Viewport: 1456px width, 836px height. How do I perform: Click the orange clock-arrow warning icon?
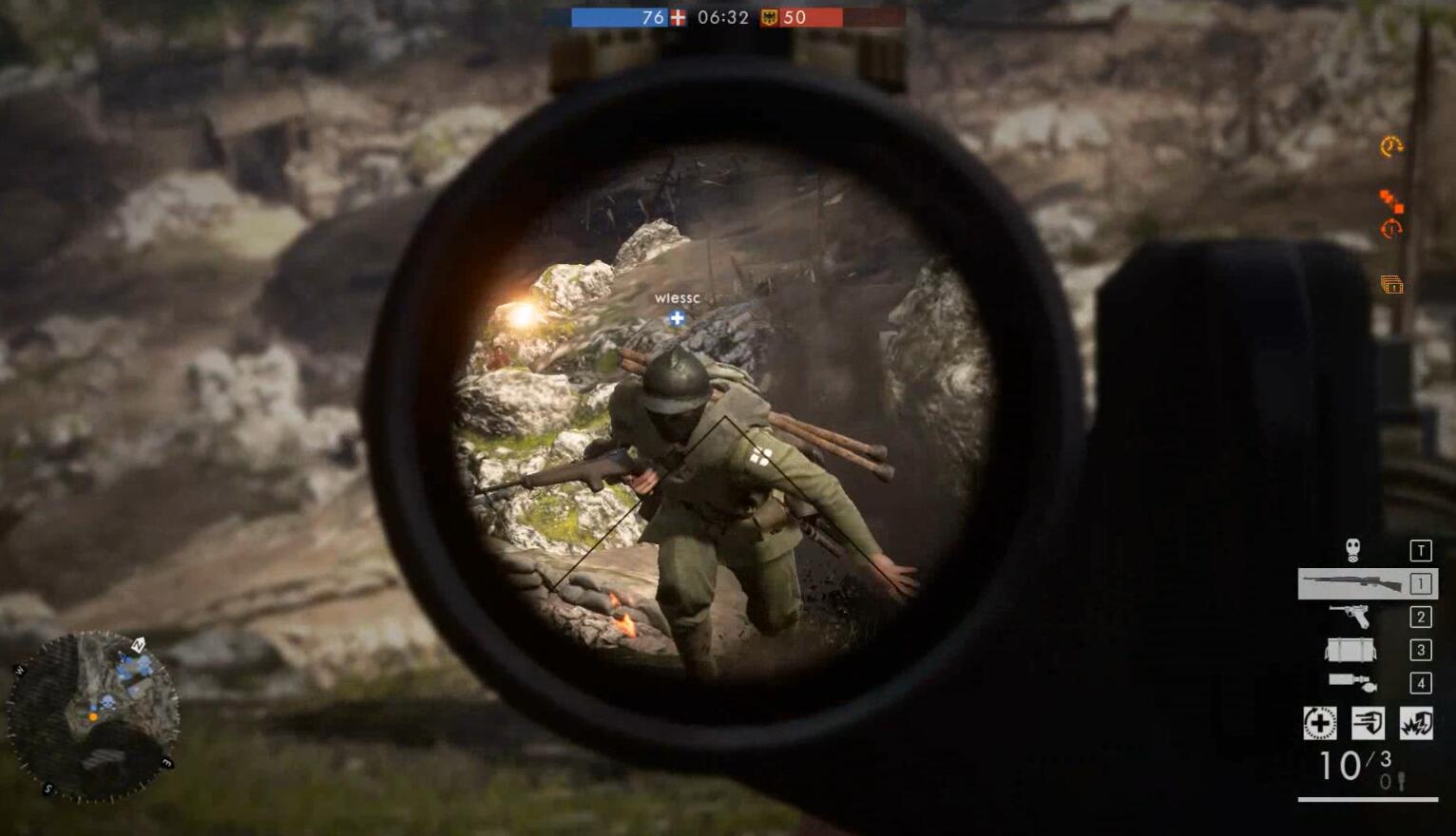point(1391,146)
